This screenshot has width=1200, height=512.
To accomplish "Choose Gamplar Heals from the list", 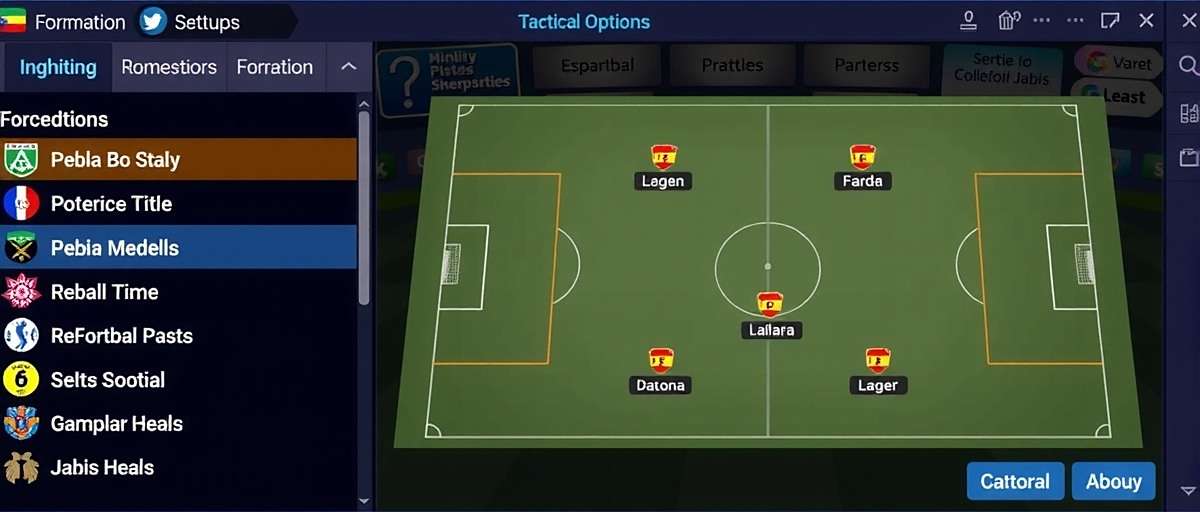I will tap(178, 424).
